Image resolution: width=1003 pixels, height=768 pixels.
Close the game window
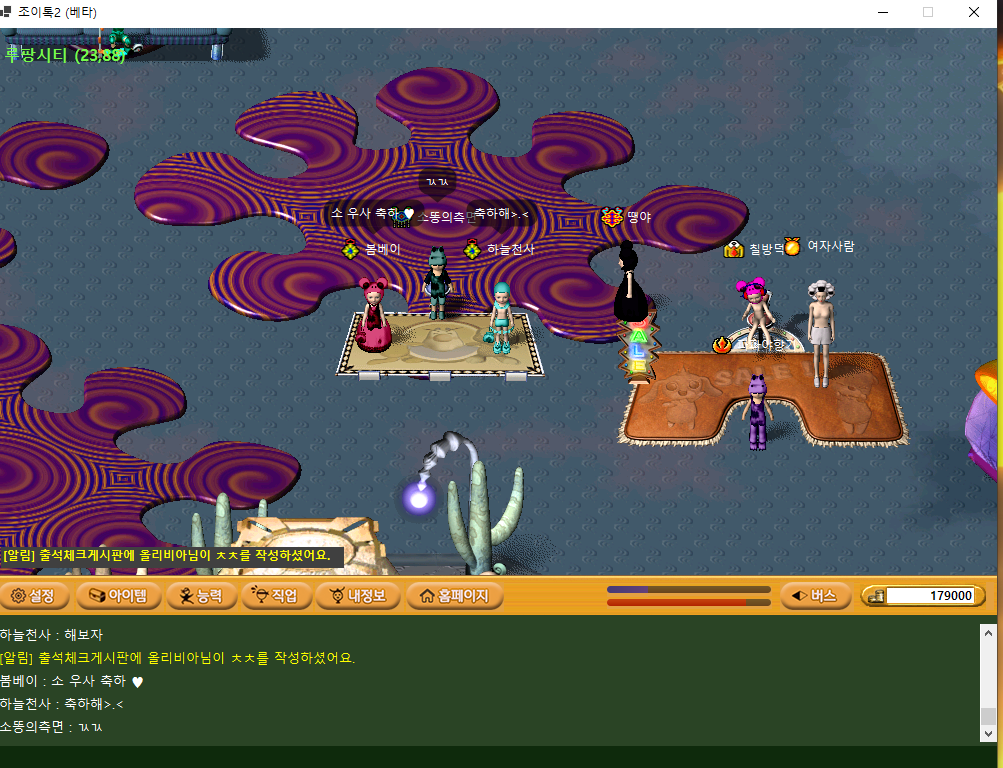pos(974,13)
